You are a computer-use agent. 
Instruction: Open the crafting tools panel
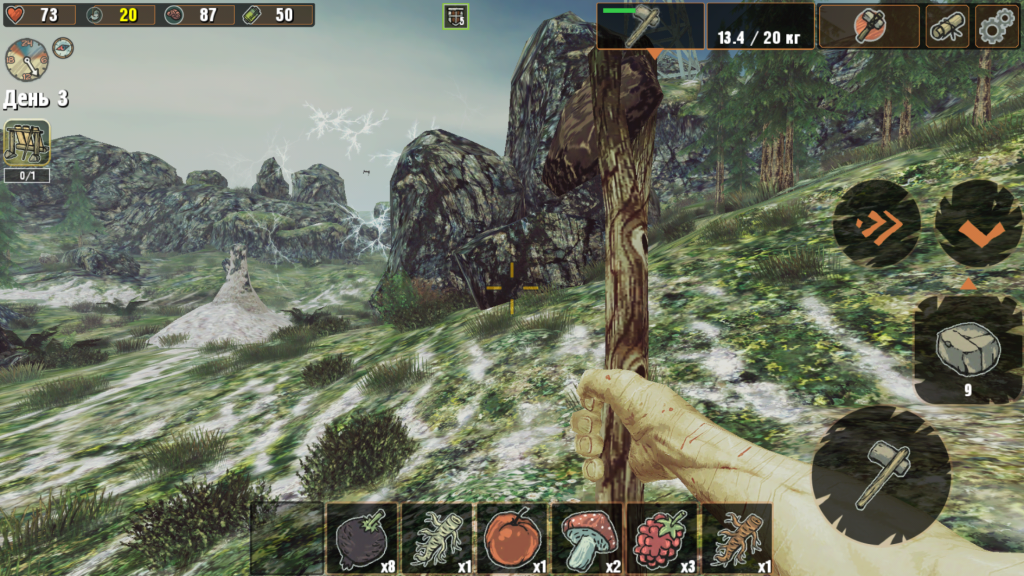click(868, 26)
